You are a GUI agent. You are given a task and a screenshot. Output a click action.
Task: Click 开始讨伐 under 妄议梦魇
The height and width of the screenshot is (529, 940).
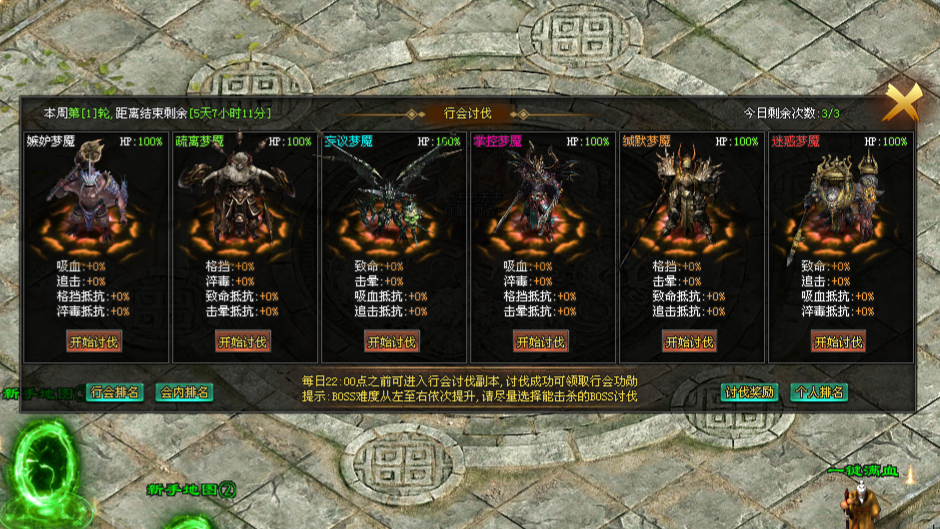pyautogui.click(x=392, y=342)
